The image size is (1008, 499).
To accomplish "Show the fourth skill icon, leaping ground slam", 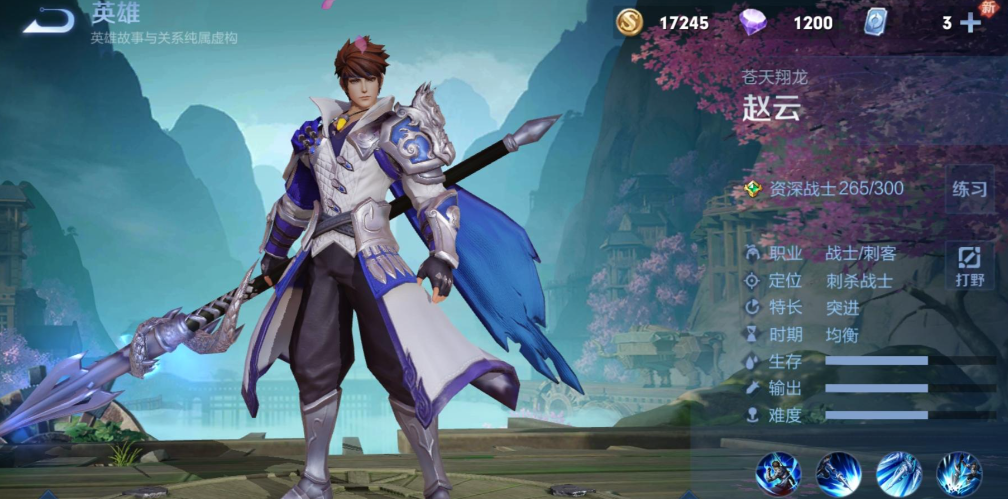I will tap(957, 470).
